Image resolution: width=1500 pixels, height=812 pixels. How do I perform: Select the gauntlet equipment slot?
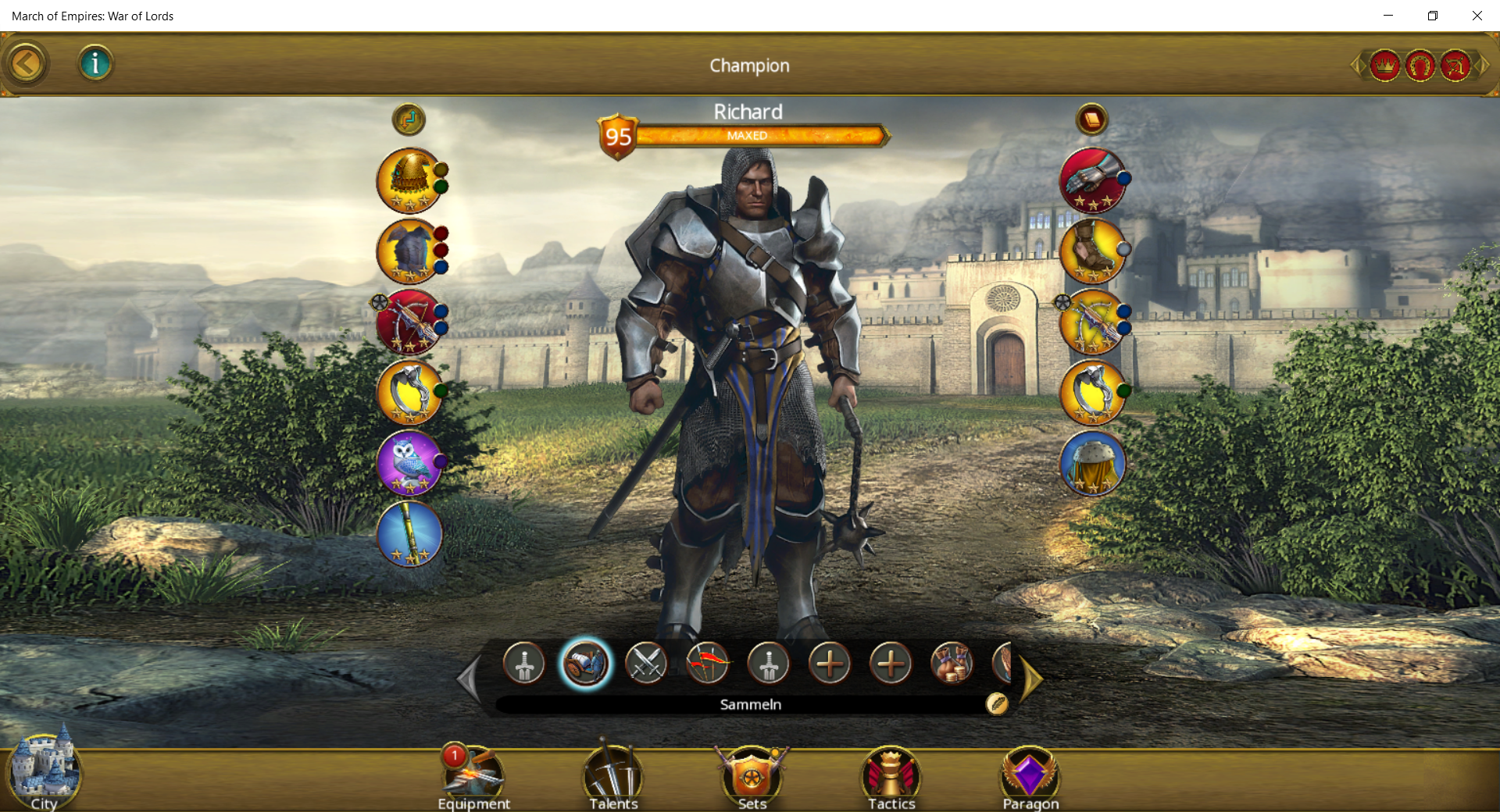tap(1092, 180)
